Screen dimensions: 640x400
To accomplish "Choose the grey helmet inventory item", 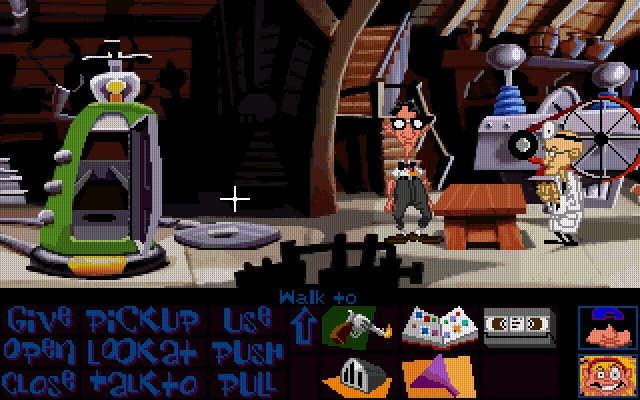I will coord(357,374).
